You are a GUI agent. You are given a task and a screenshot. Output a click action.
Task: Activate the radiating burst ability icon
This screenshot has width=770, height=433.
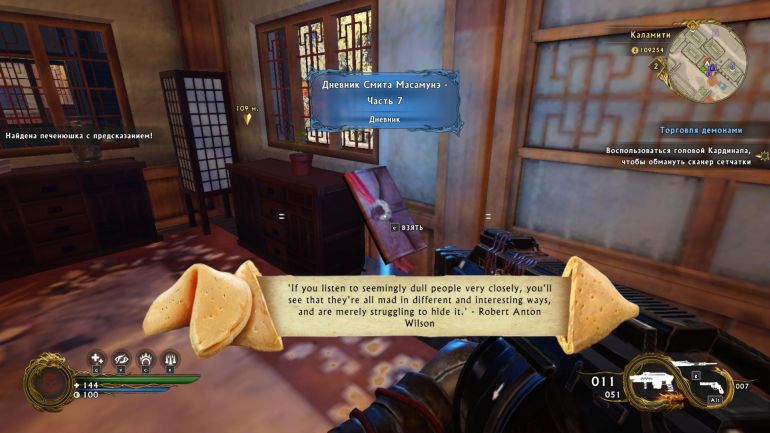145,359
